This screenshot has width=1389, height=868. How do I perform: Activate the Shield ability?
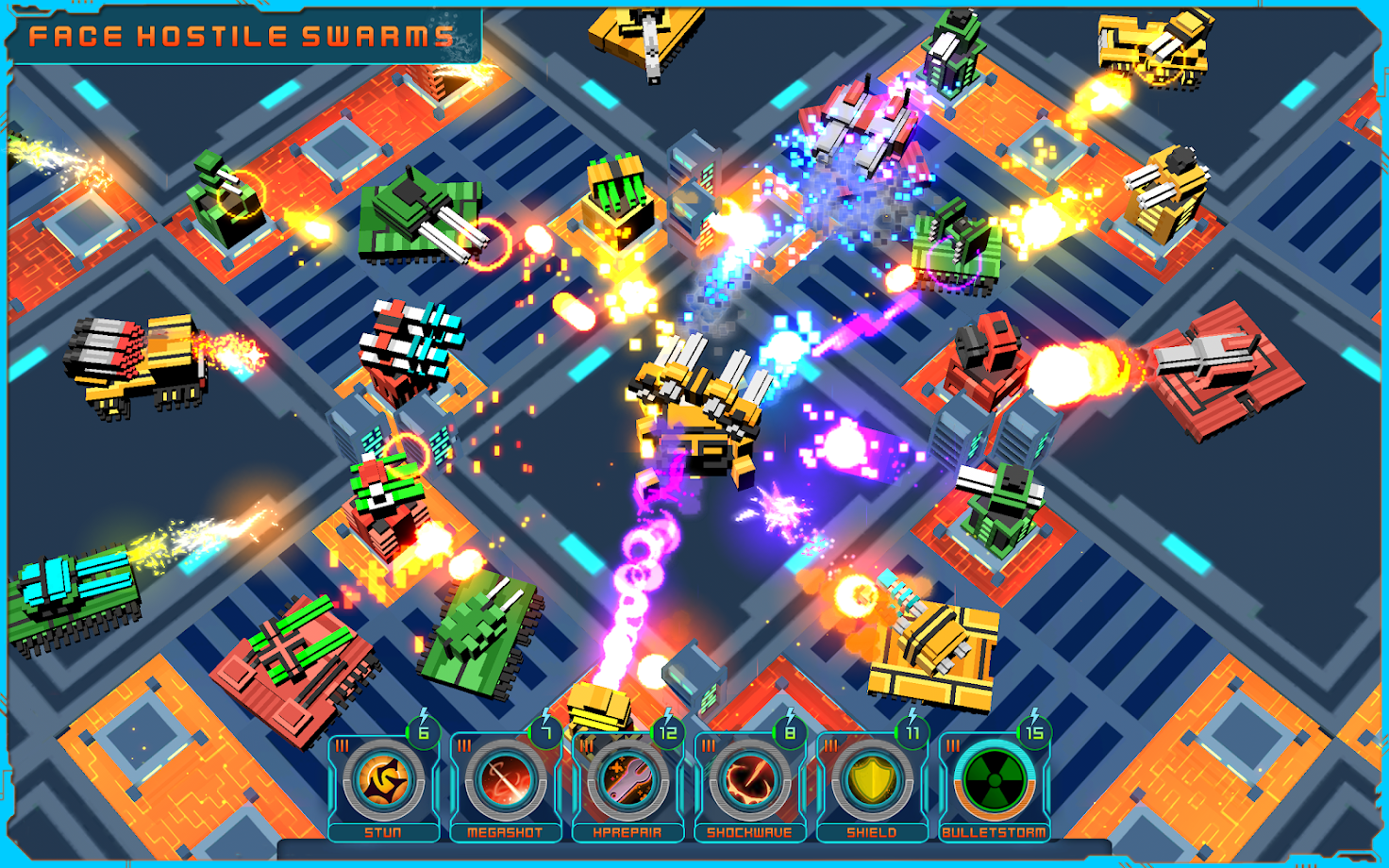[x=871, y=782]
